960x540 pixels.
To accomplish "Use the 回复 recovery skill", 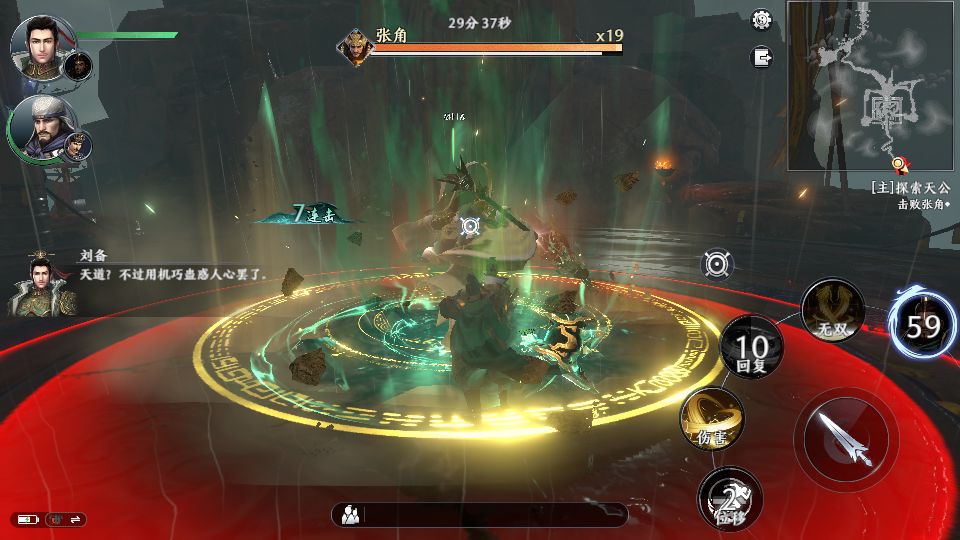I will (752, 348).
